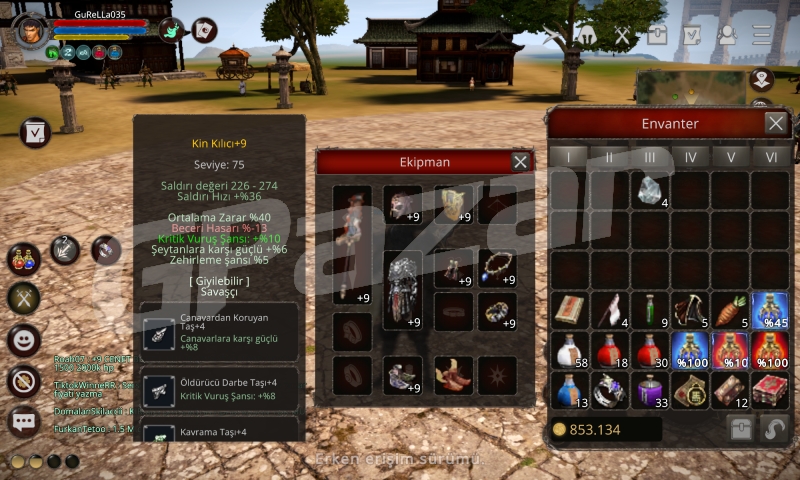Close the Ekipman panel

[520, 161]
